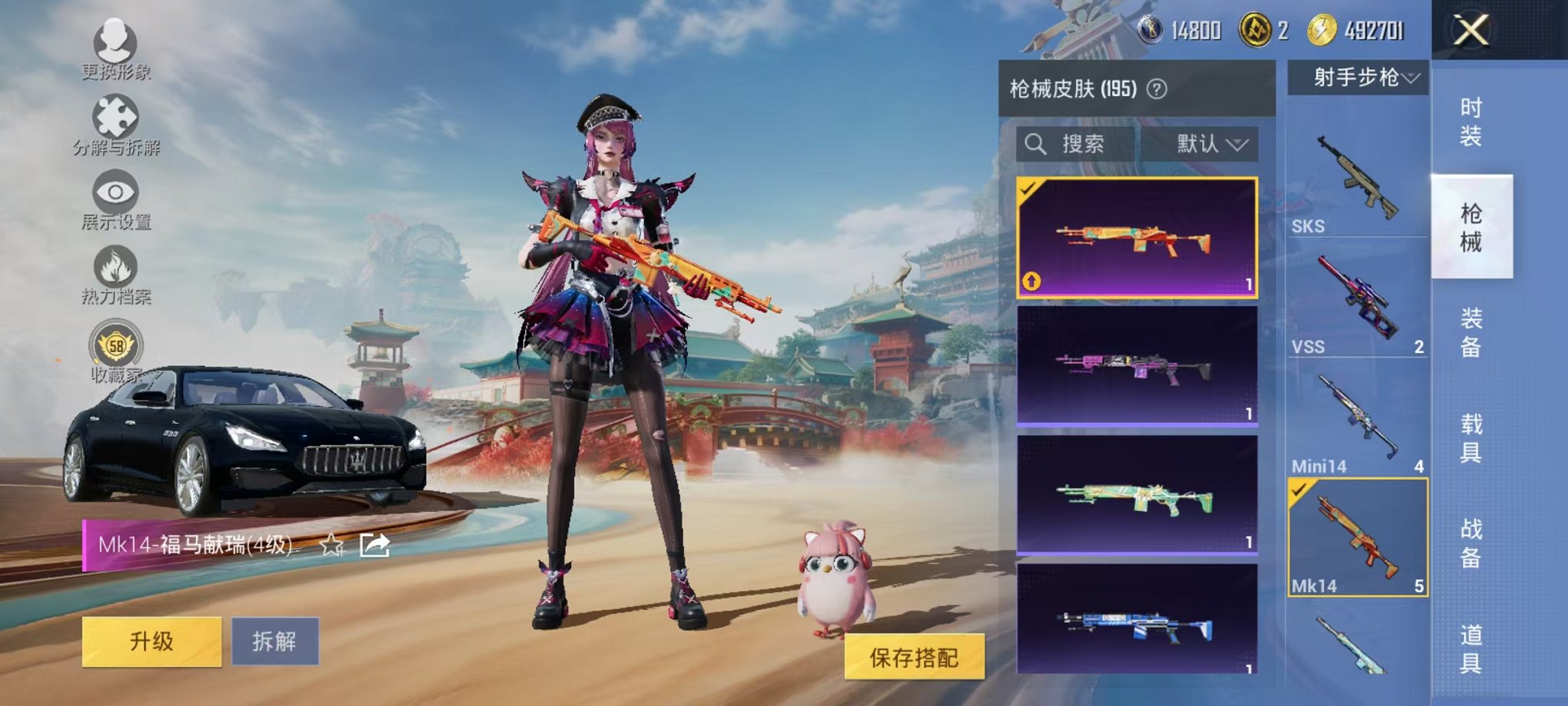The image size is (1568, 706).
Task: Open the search 搜索 magnifier in skins panel
Action: coord(1036,145)
